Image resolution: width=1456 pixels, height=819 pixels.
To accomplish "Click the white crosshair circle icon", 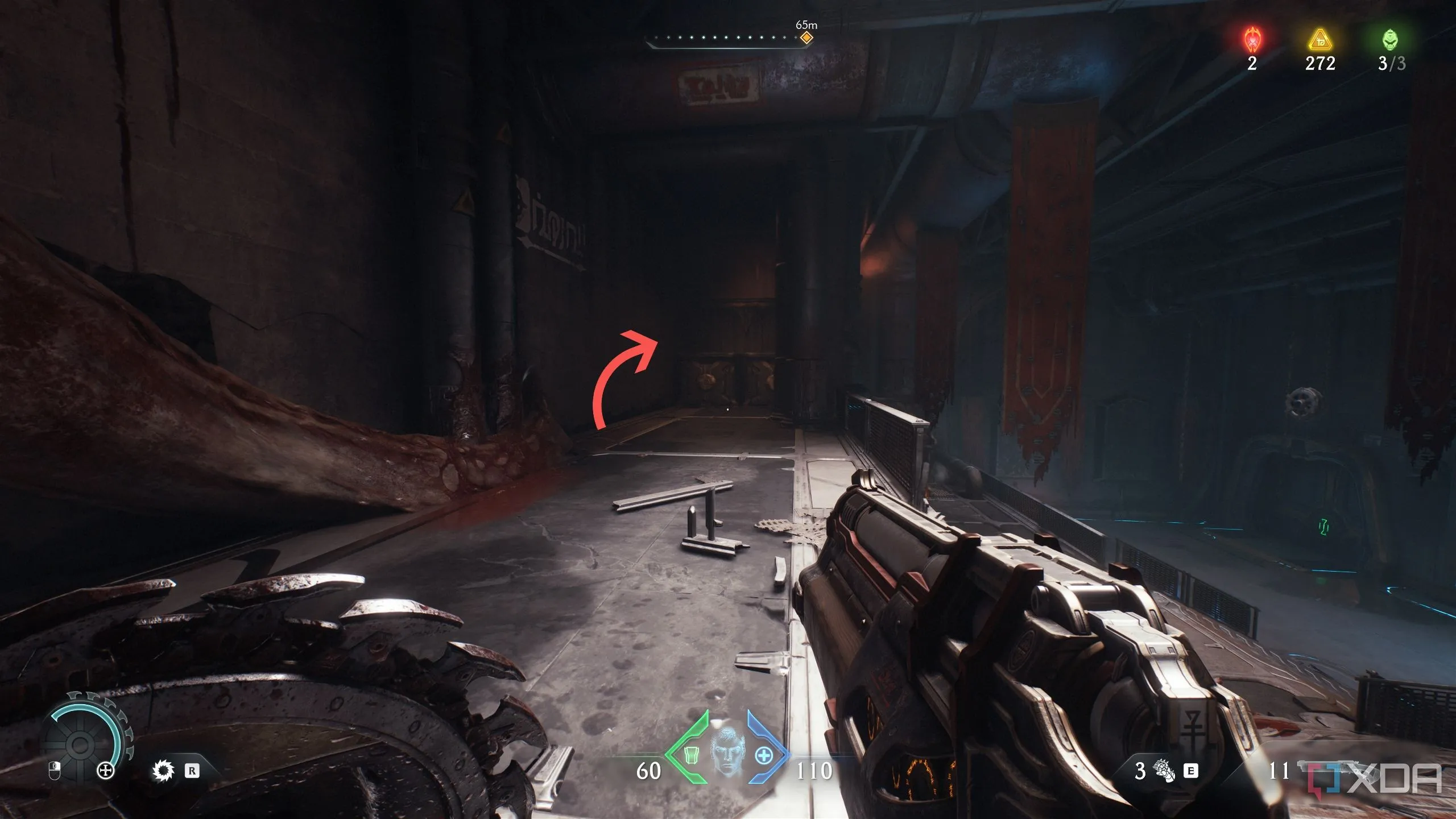I will point(105,771).
